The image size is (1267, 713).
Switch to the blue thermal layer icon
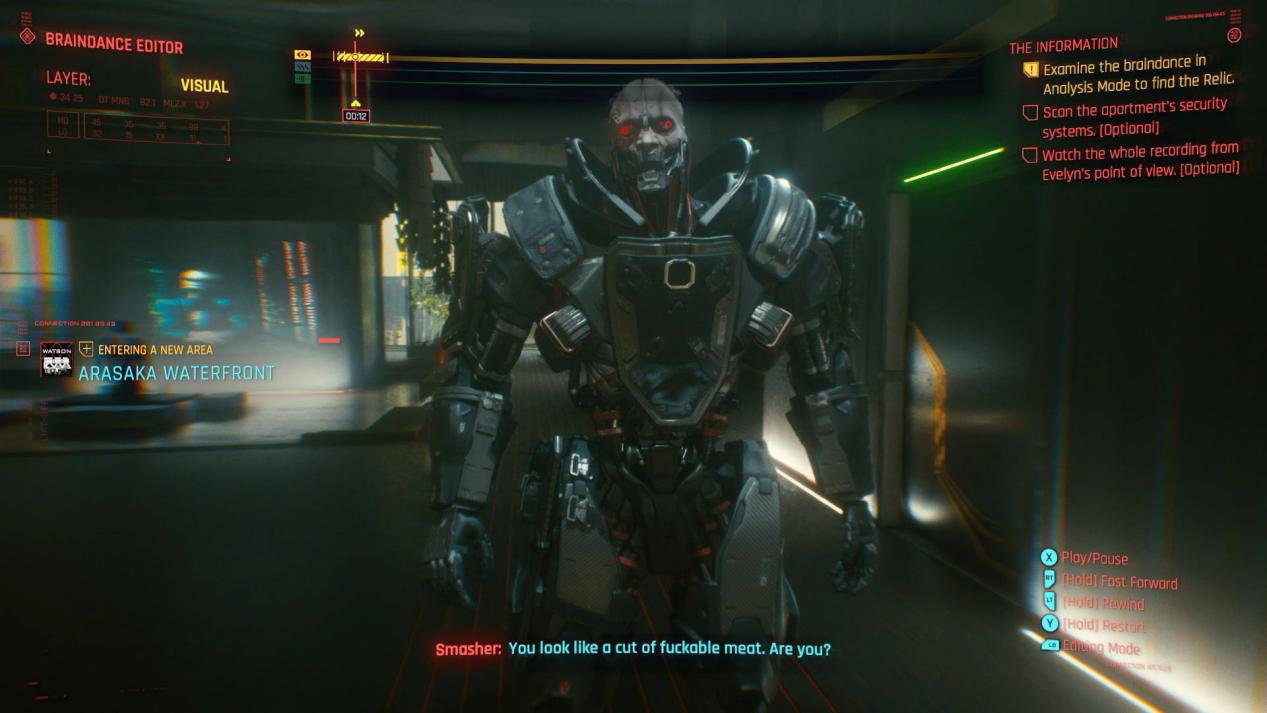(303, 67)
